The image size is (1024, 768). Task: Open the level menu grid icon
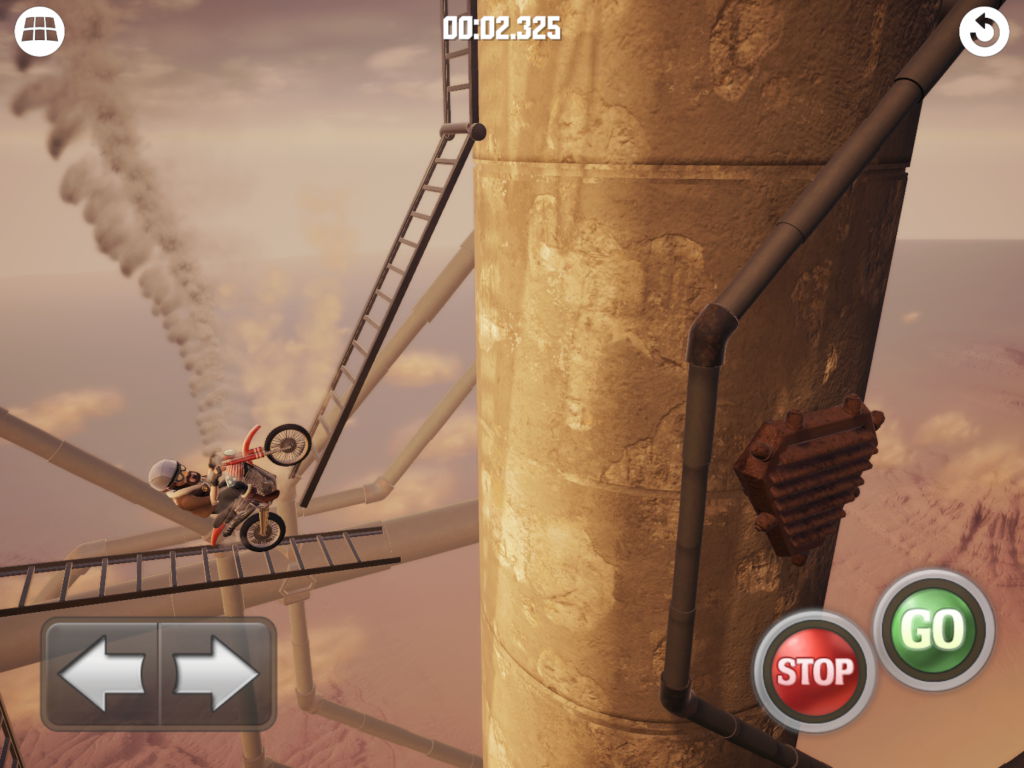[x=39, y=32]
